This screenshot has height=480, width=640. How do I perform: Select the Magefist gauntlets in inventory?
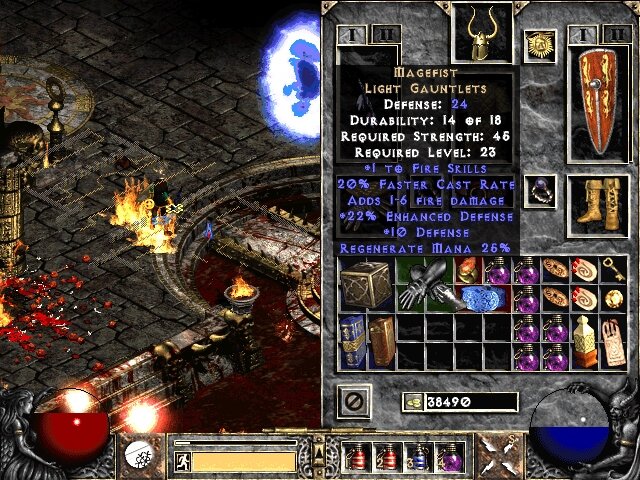click(x=419, y=285)
